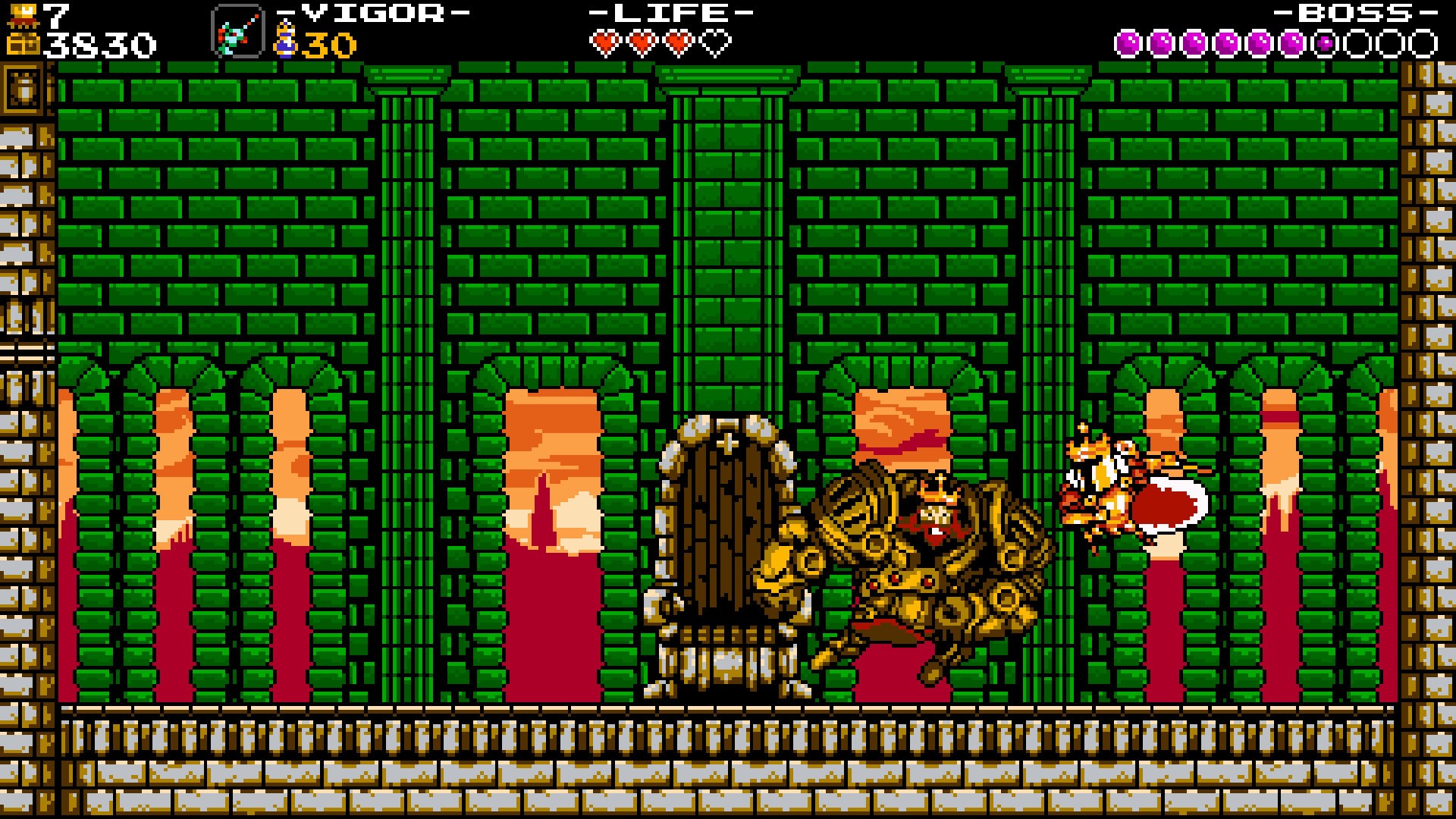Click the first red heart under LIFE
1456x819 pixels.
(x=607, y=42)
